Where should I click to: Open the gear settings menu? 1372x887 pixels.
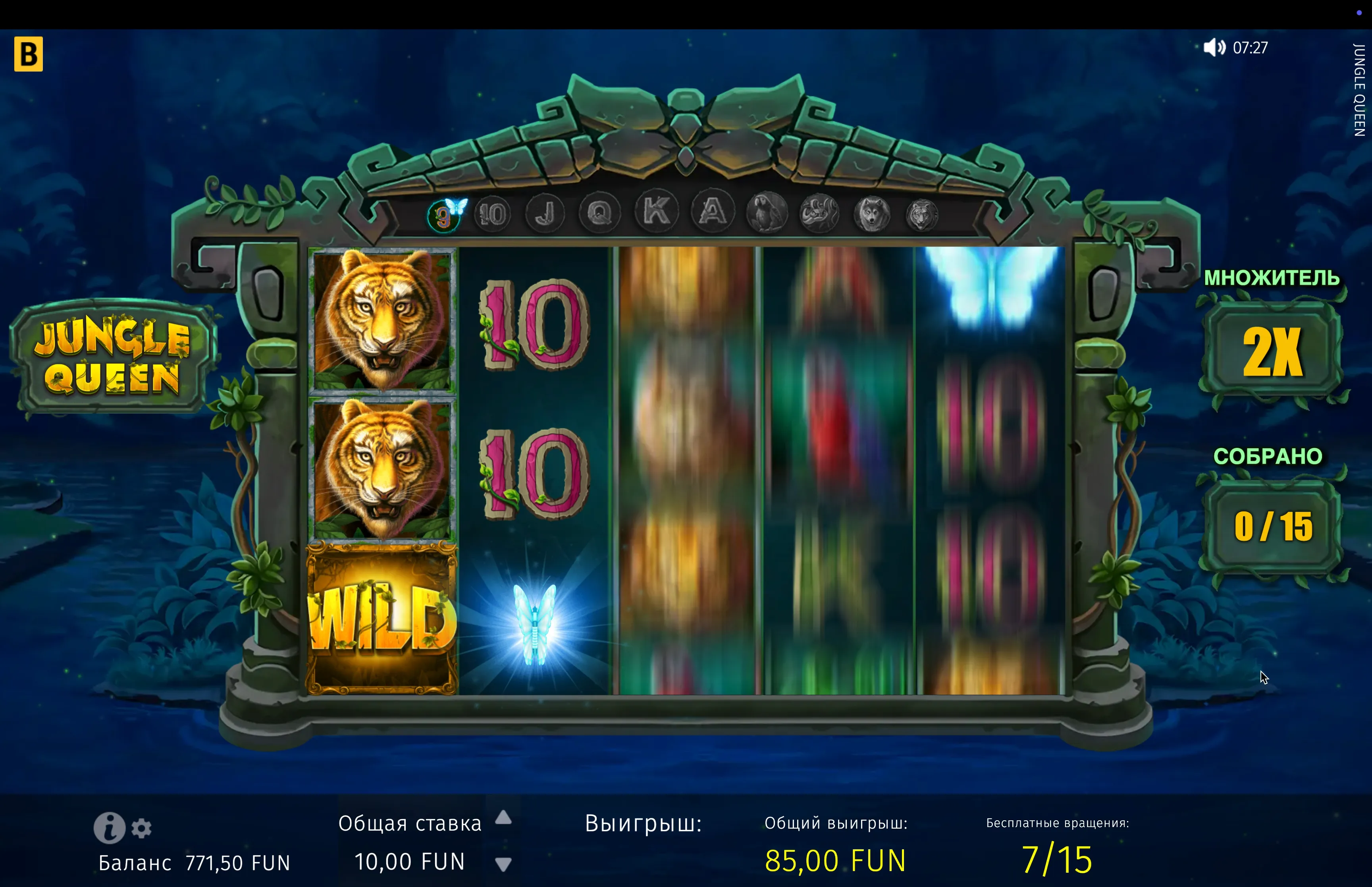(x=142, y=828)
